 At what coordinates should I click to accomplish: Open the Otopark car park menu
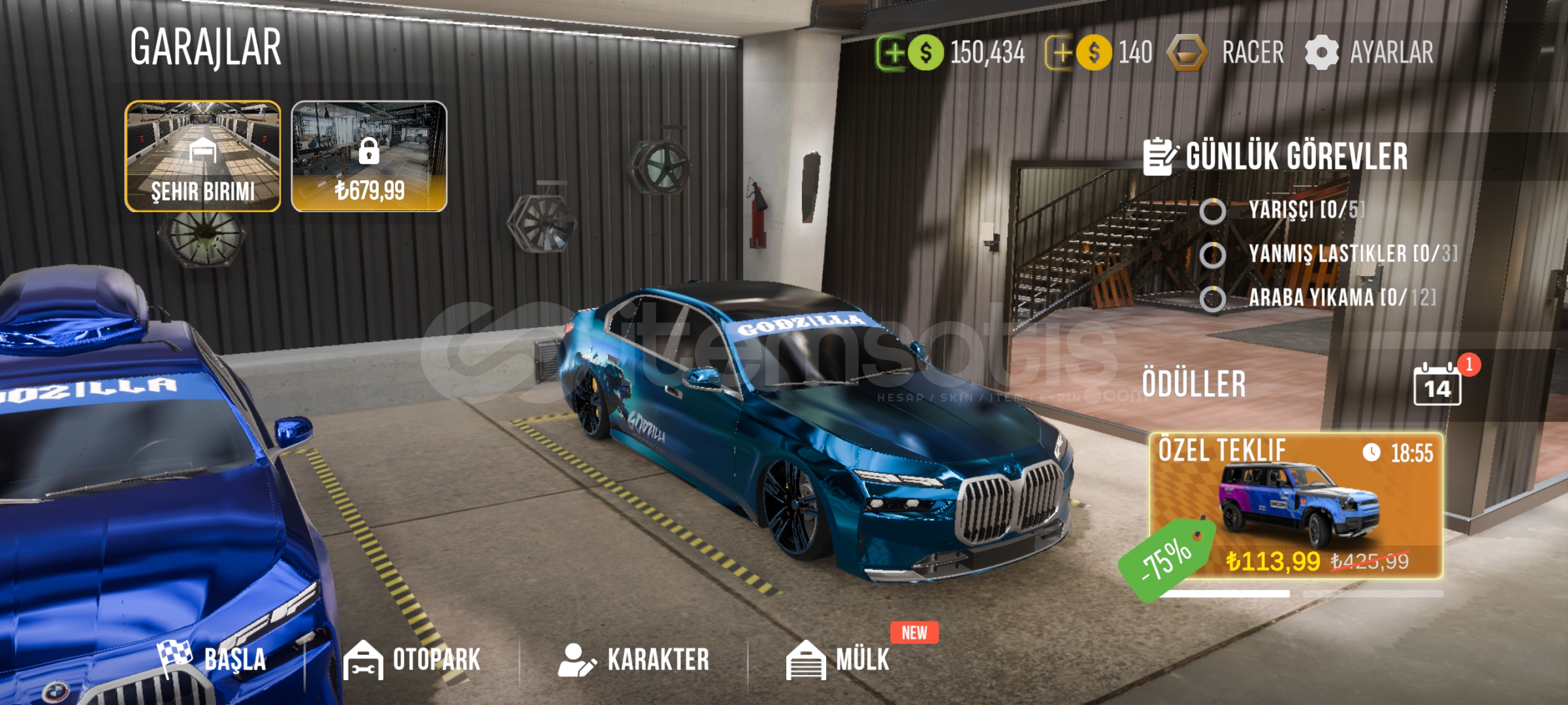[413, 659]
